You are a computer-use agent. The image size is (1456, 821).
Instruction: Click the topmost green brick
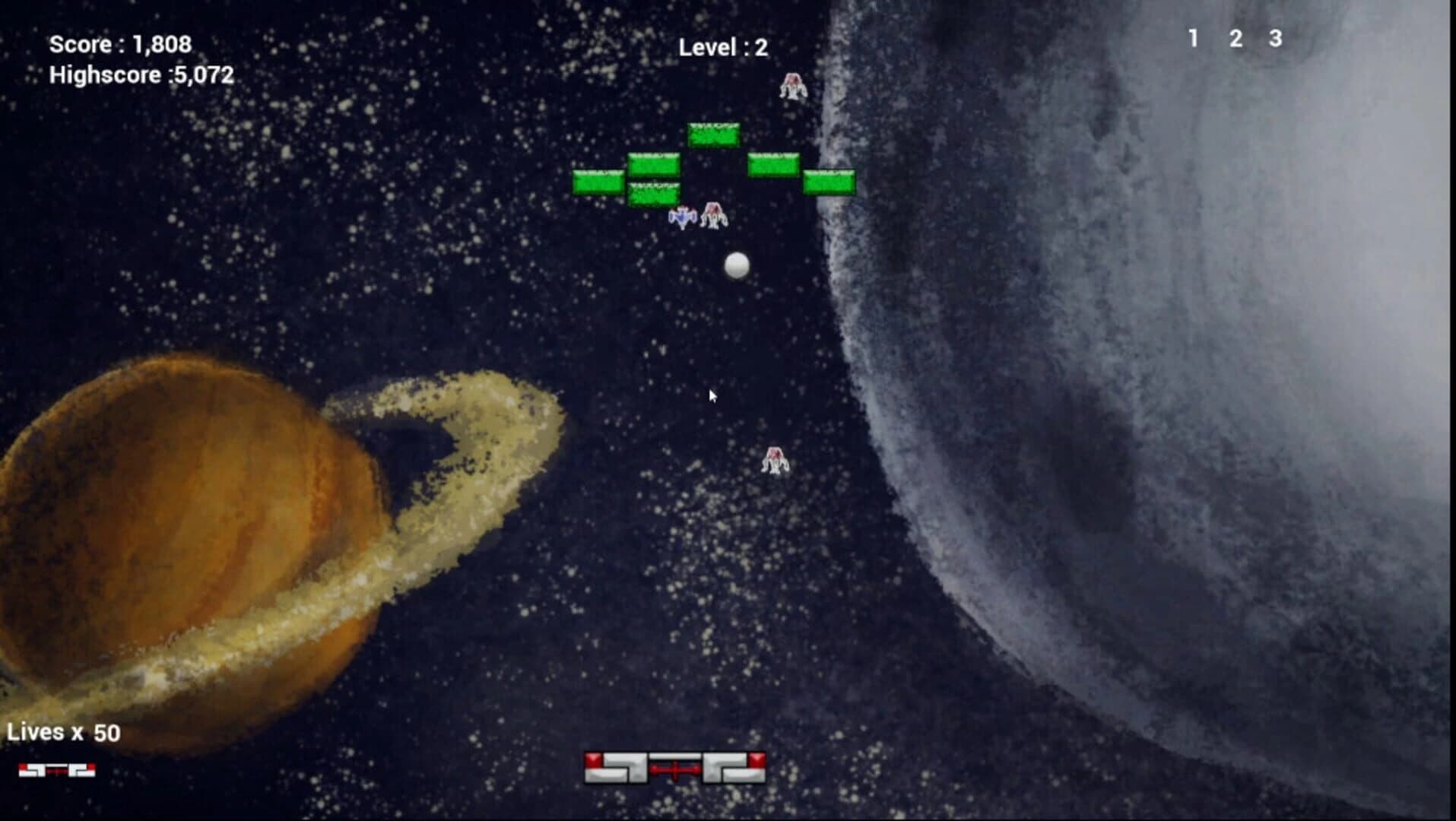coord(713,134)
